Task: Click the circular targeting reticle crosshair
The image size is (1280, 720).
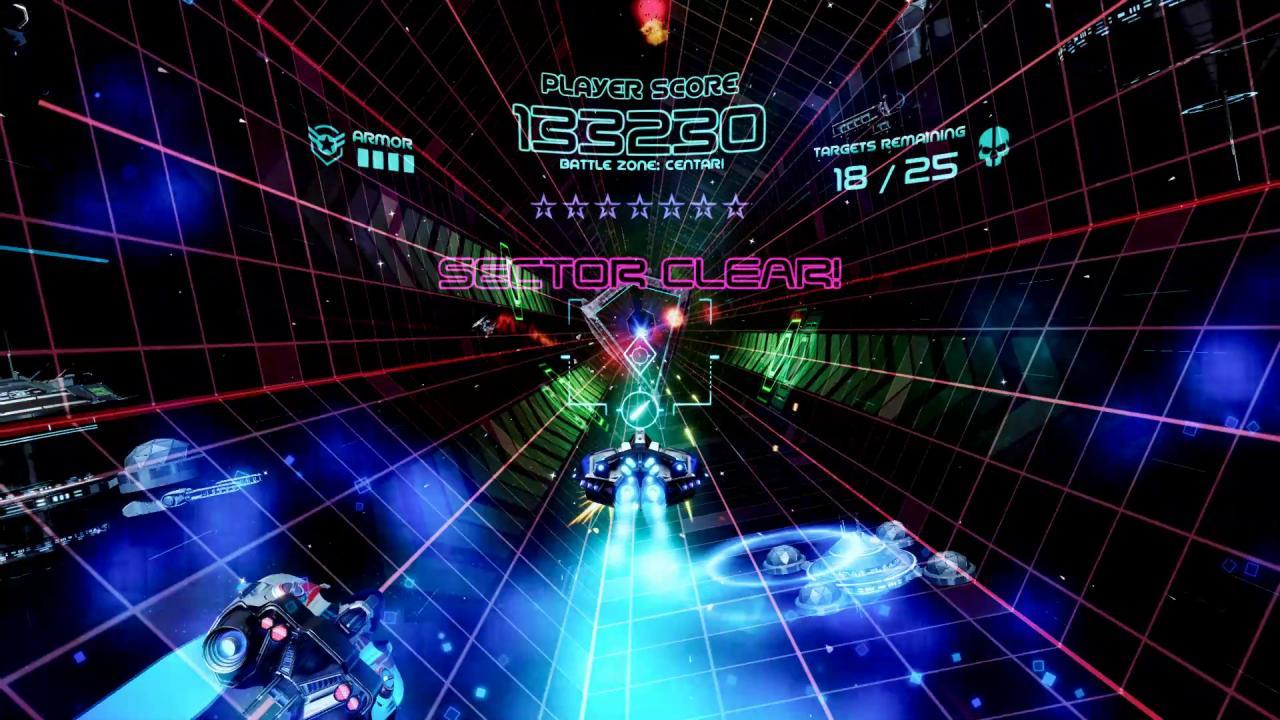Action: [x=640, y=408]
